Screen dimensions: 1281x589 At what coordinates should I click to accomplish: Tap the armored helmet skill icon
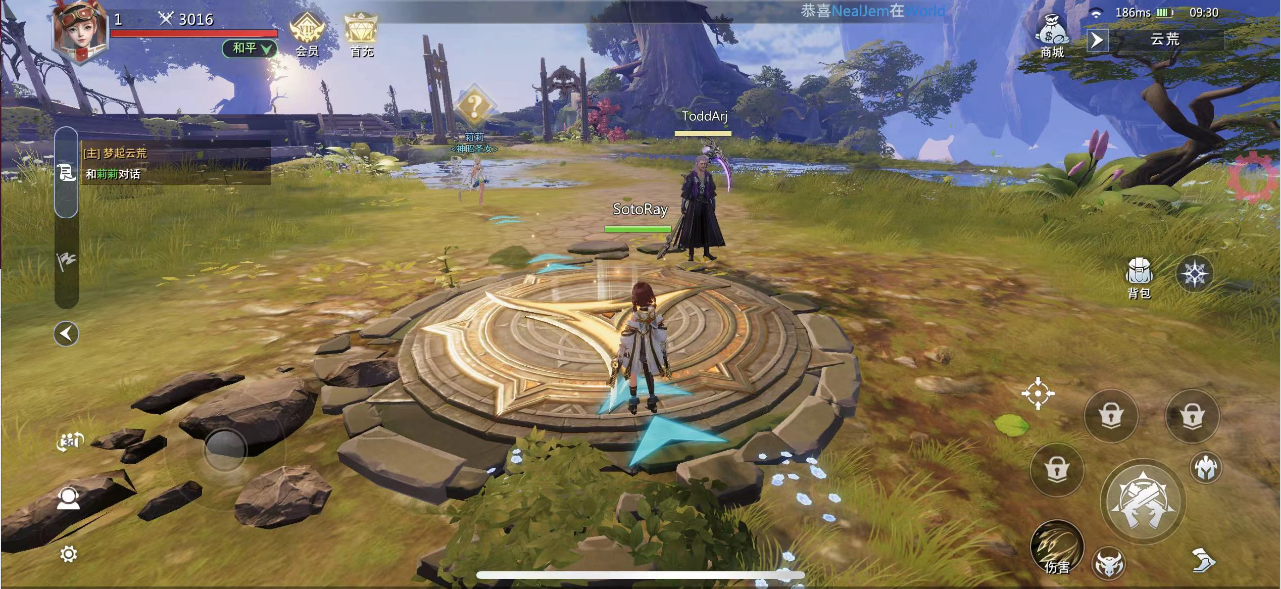(x=1206, y=467)
